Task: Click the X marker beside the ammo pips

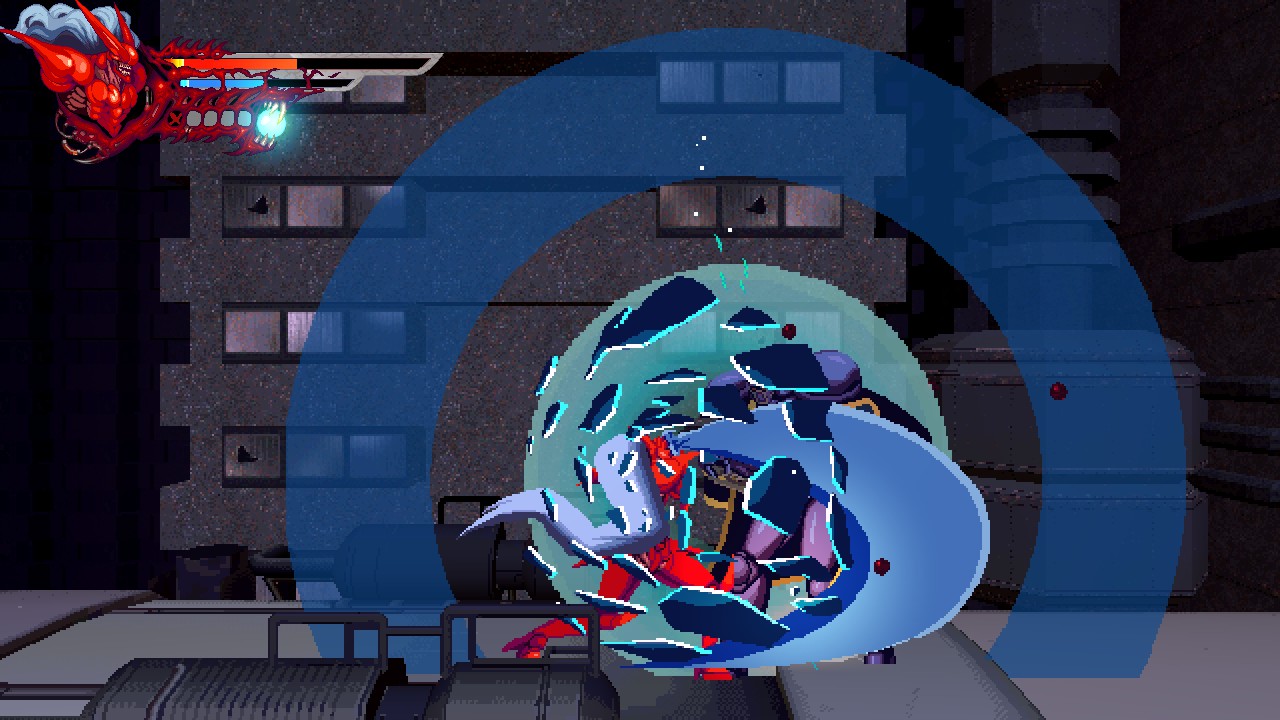Action: (174, 118)
